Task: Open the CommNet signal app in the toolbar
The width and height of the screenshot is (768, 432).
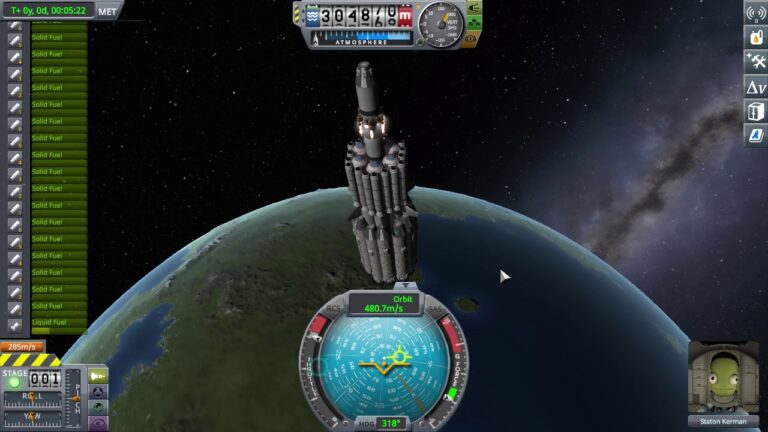Action: tap(756, 13)
